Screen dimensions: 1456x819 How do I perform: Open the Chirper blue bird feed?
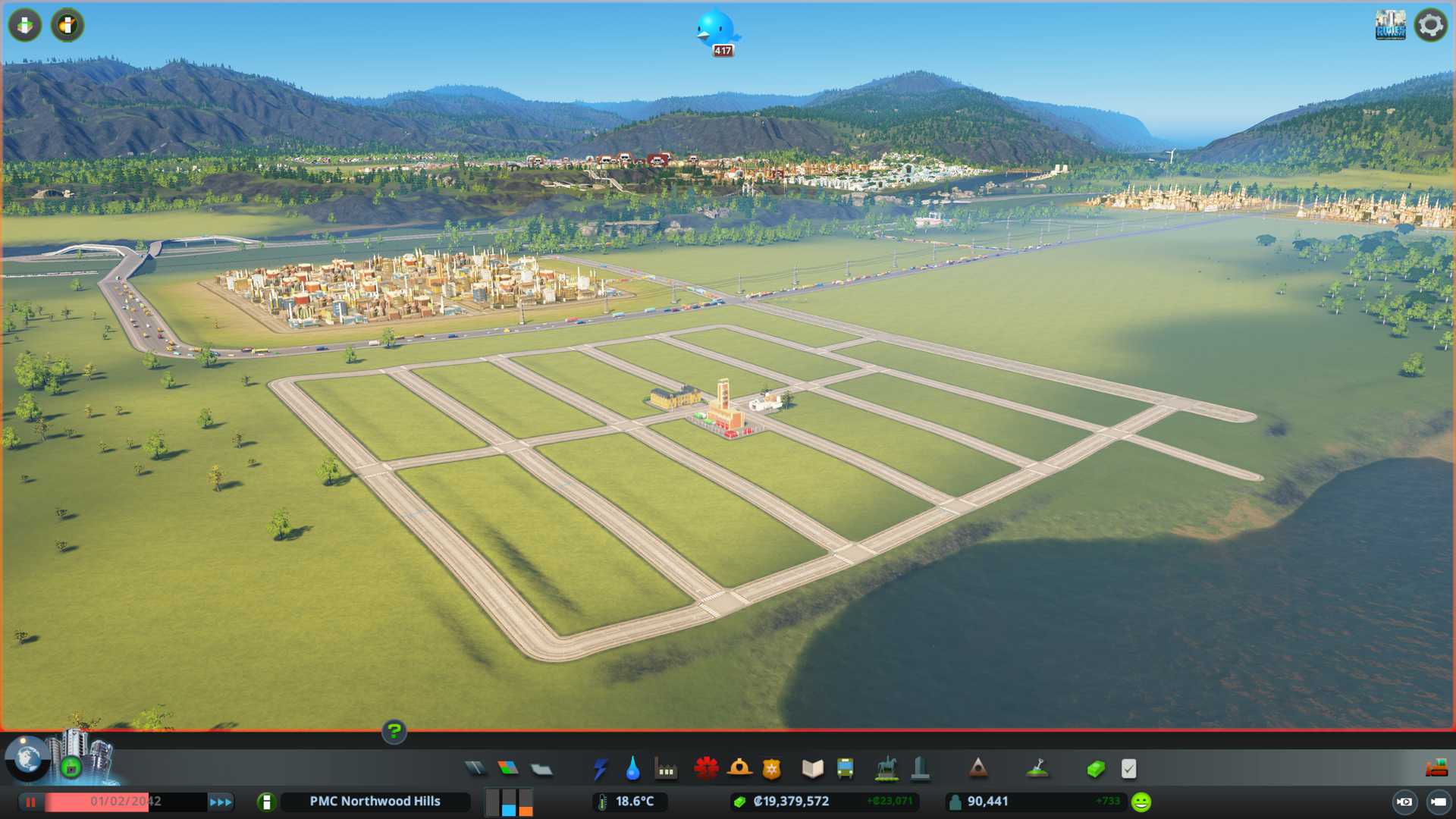tap(716, 30)
